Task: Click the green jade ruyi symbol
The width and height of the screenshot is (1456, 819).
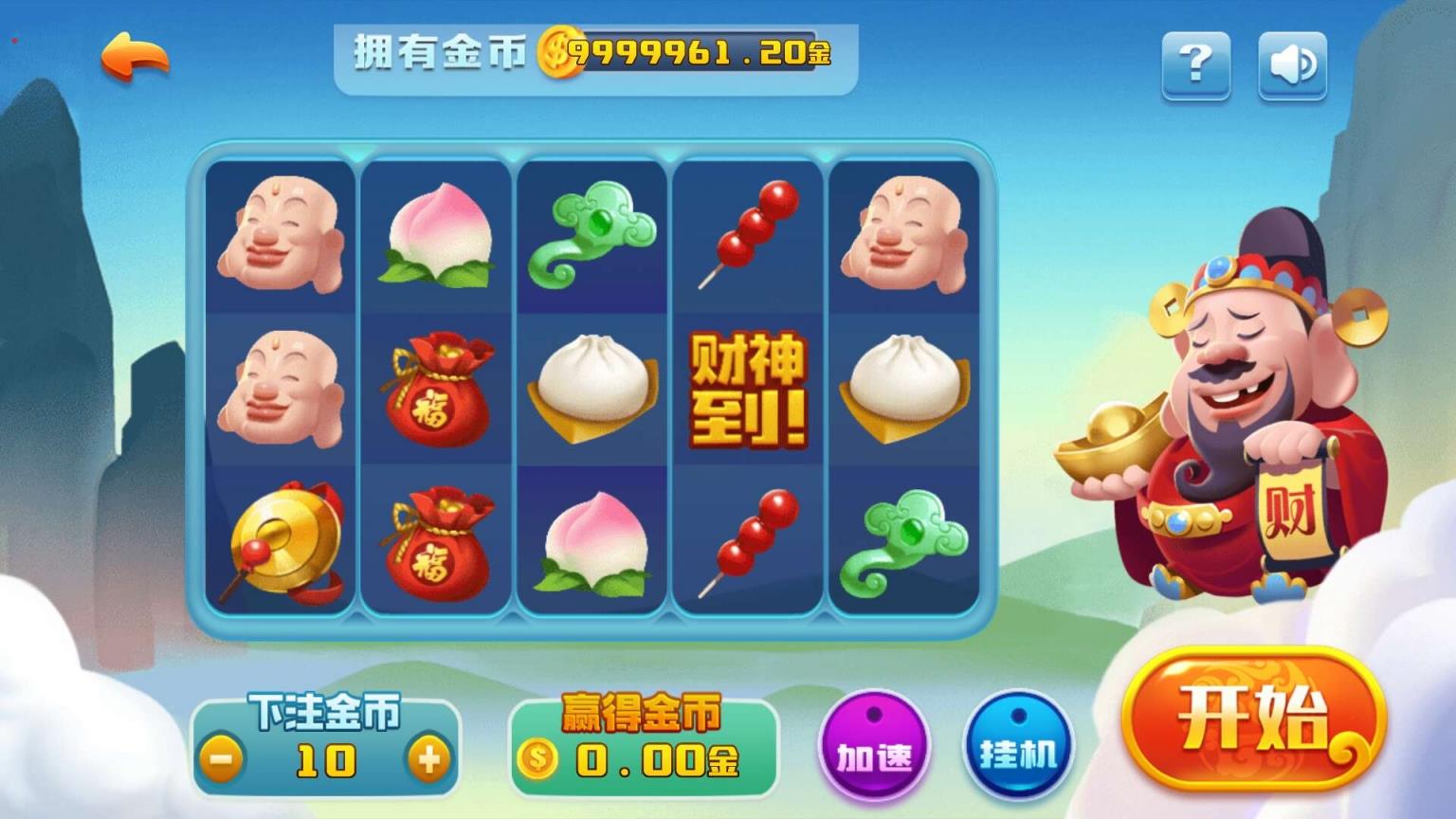Action: 592,234
